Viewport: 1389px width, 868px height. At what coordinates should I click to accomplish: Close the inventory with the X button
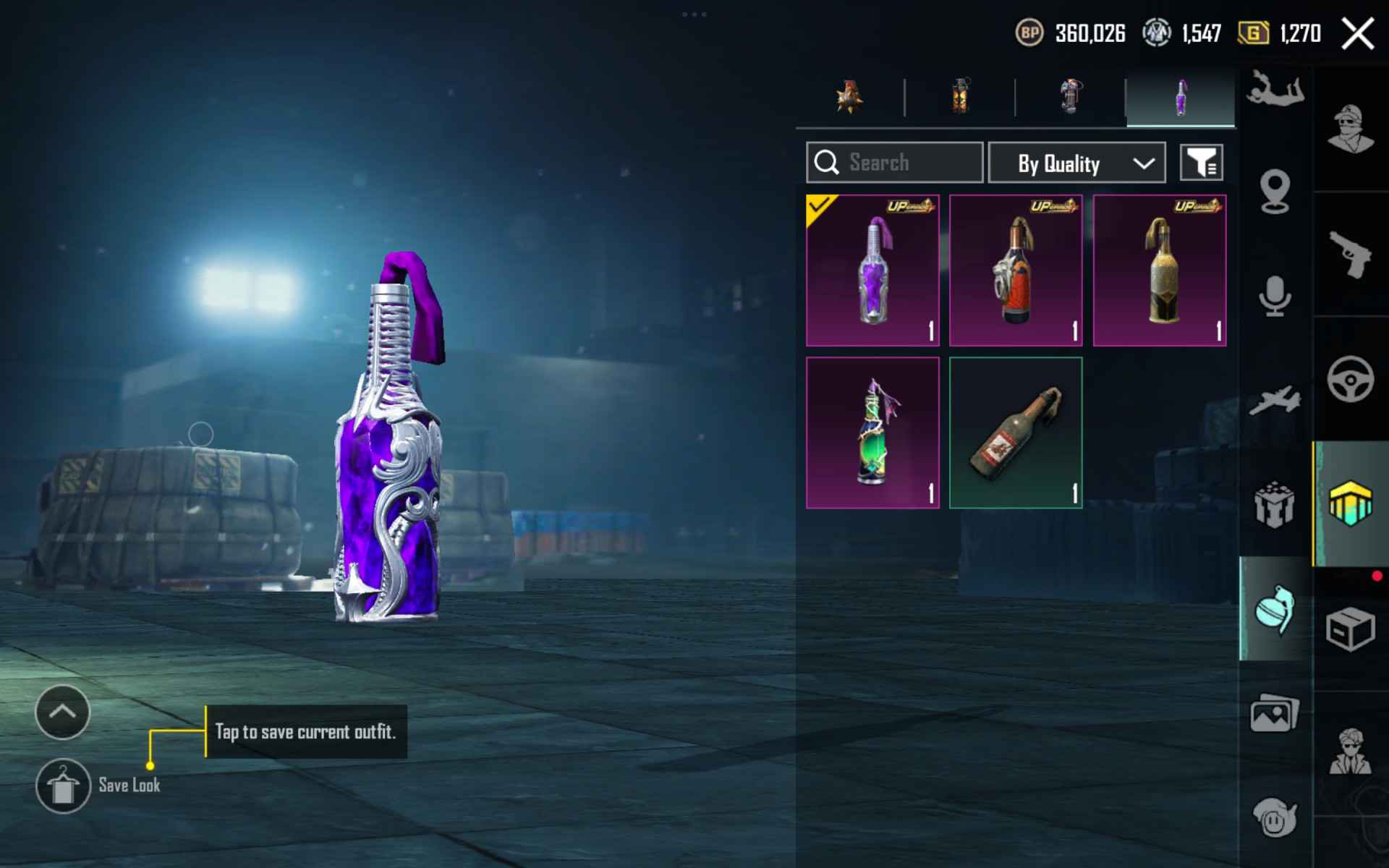[1357, 34]
